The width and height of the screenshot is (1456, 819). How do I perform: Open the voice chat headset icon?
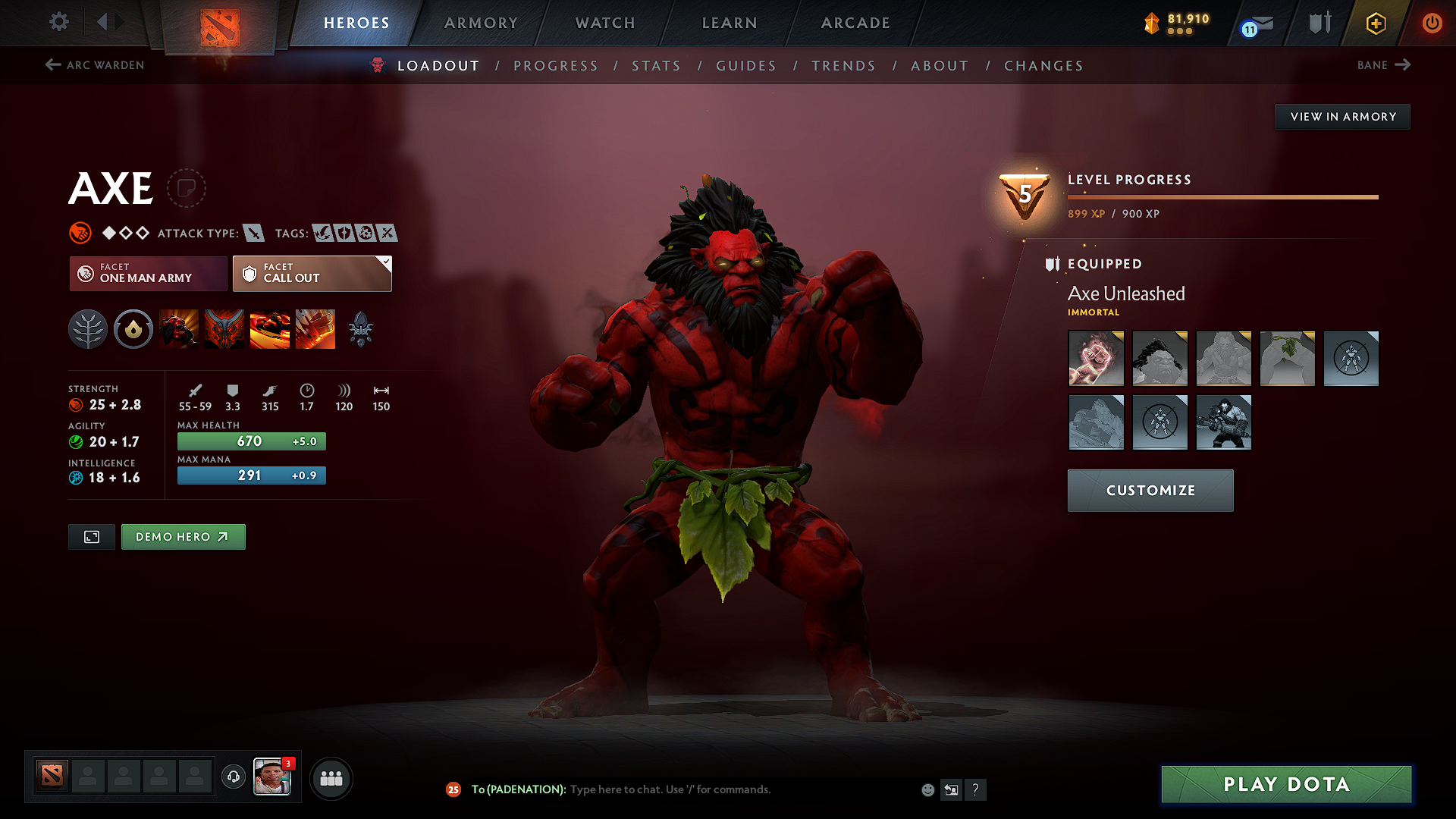point(233,778)
